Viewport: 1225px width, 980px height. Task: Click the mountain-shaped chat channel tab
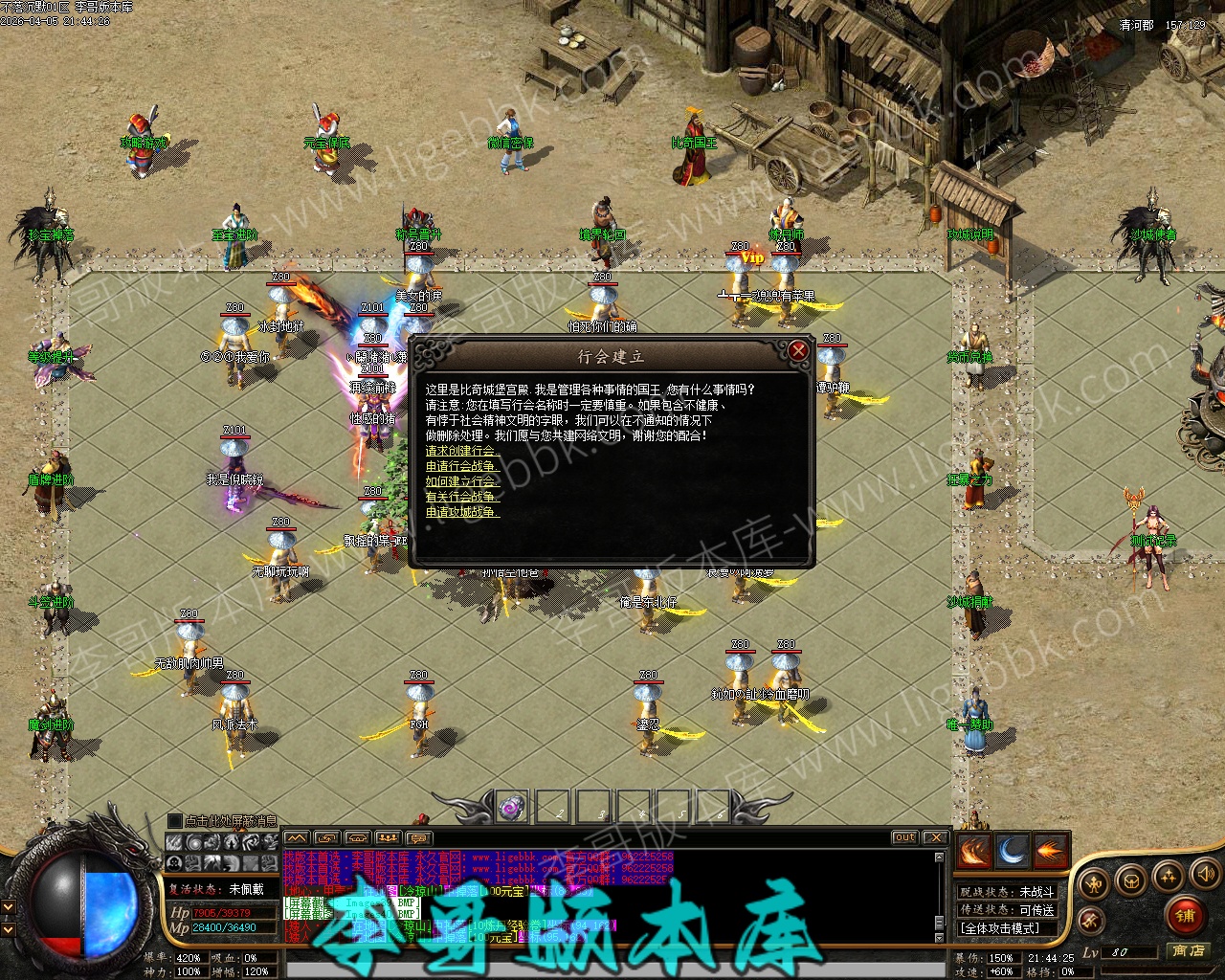[x=298, y=838]
